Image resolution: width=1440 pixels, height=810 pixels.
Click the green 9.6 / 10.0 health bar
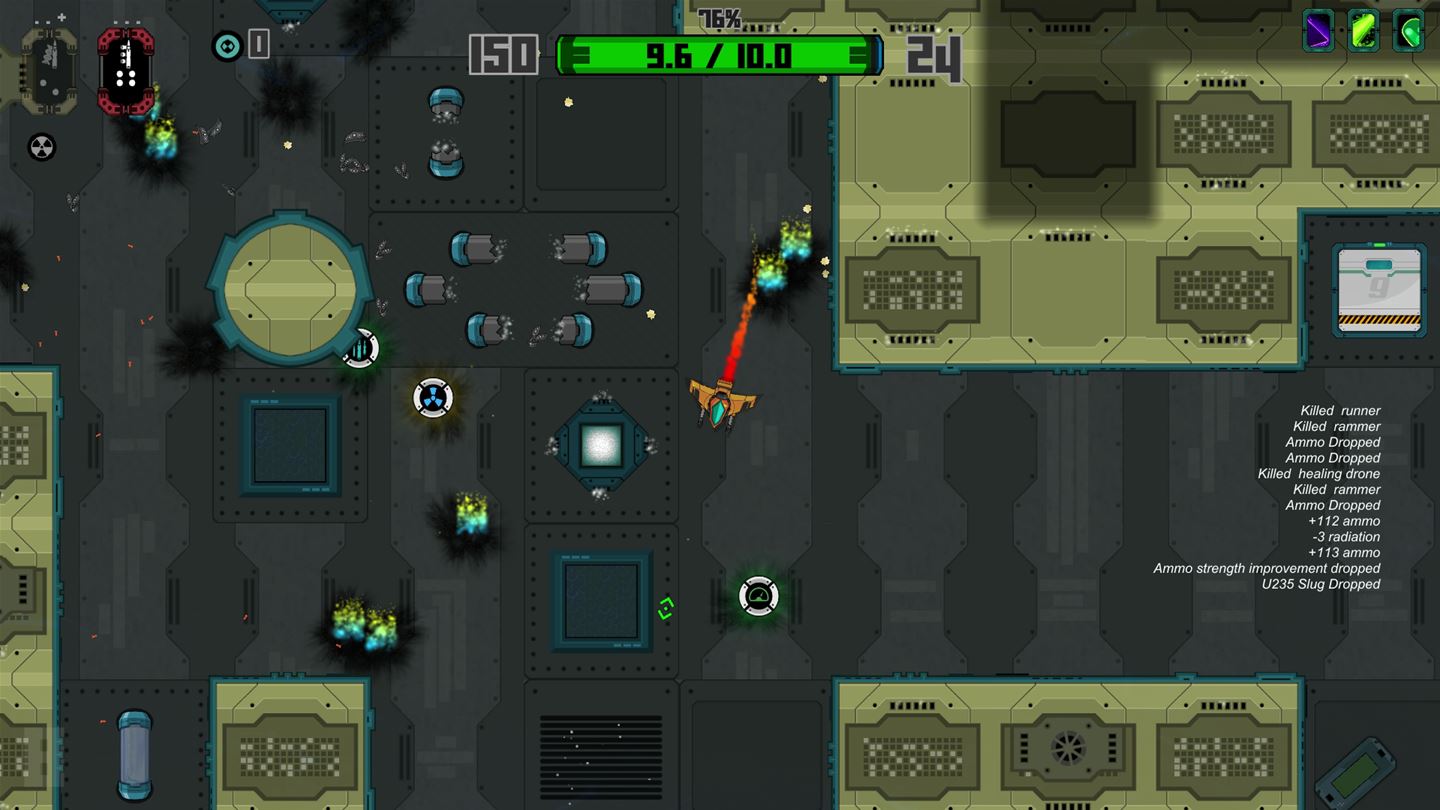tap(720, 57)
